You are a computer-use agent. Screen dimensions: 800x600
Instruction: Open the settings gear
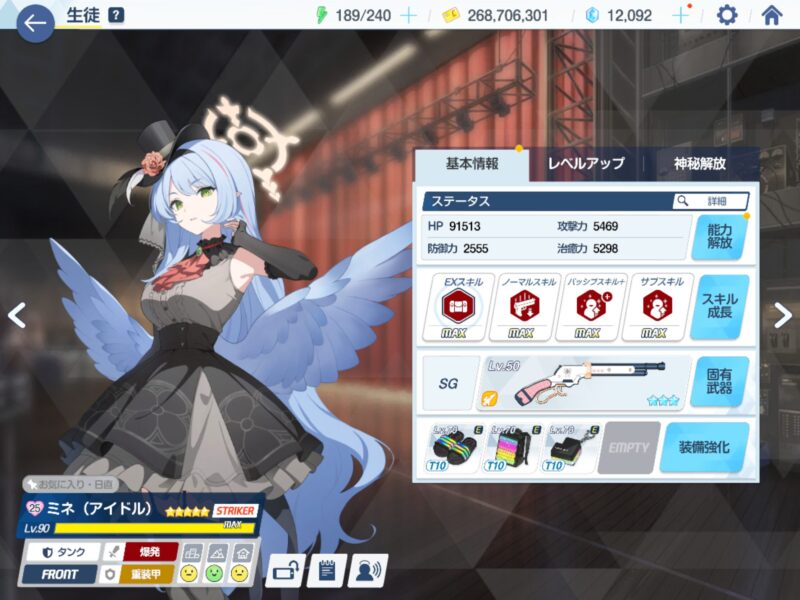727,15
